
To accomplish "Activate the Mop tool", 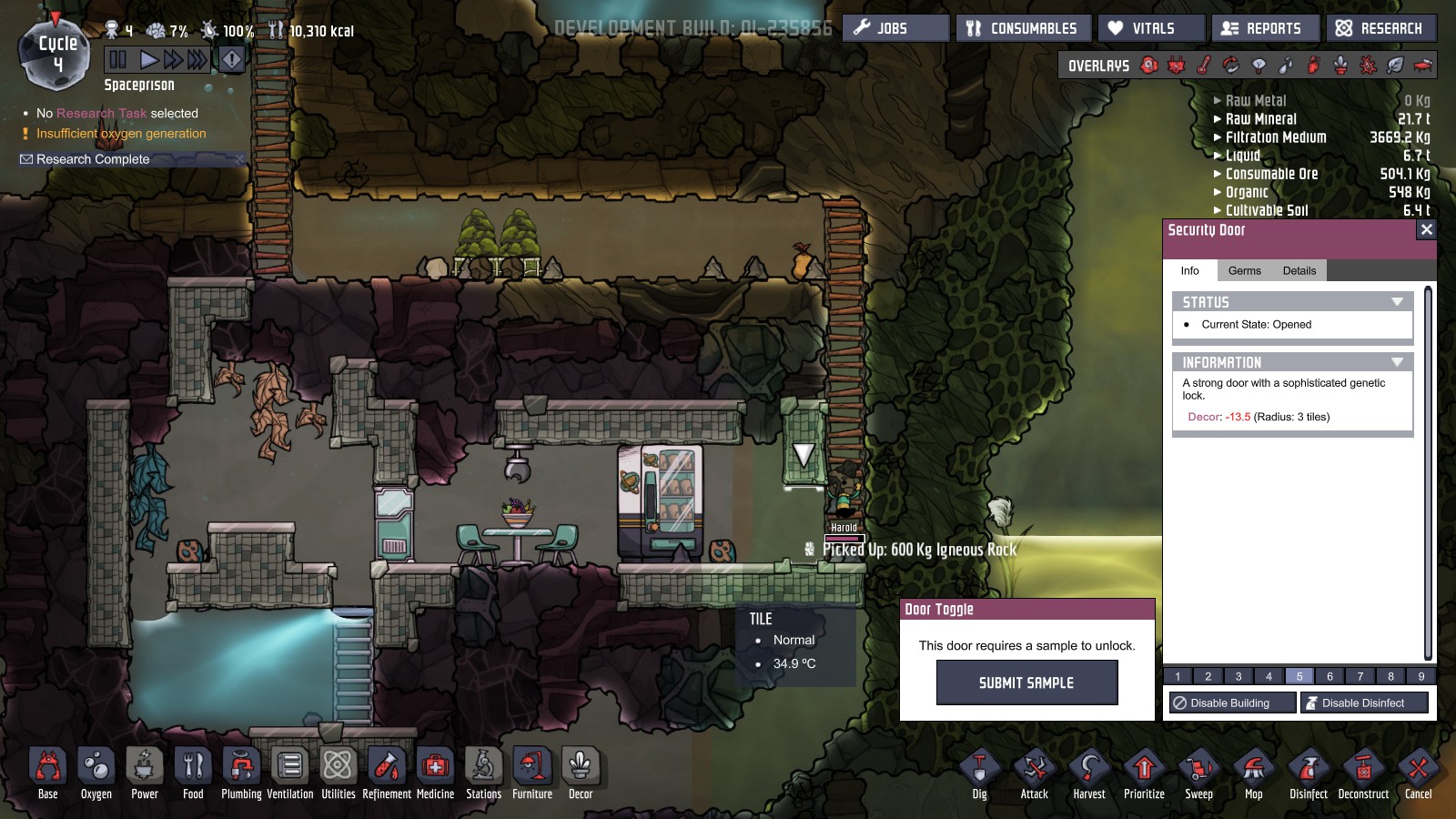I will click(1254, 769).
